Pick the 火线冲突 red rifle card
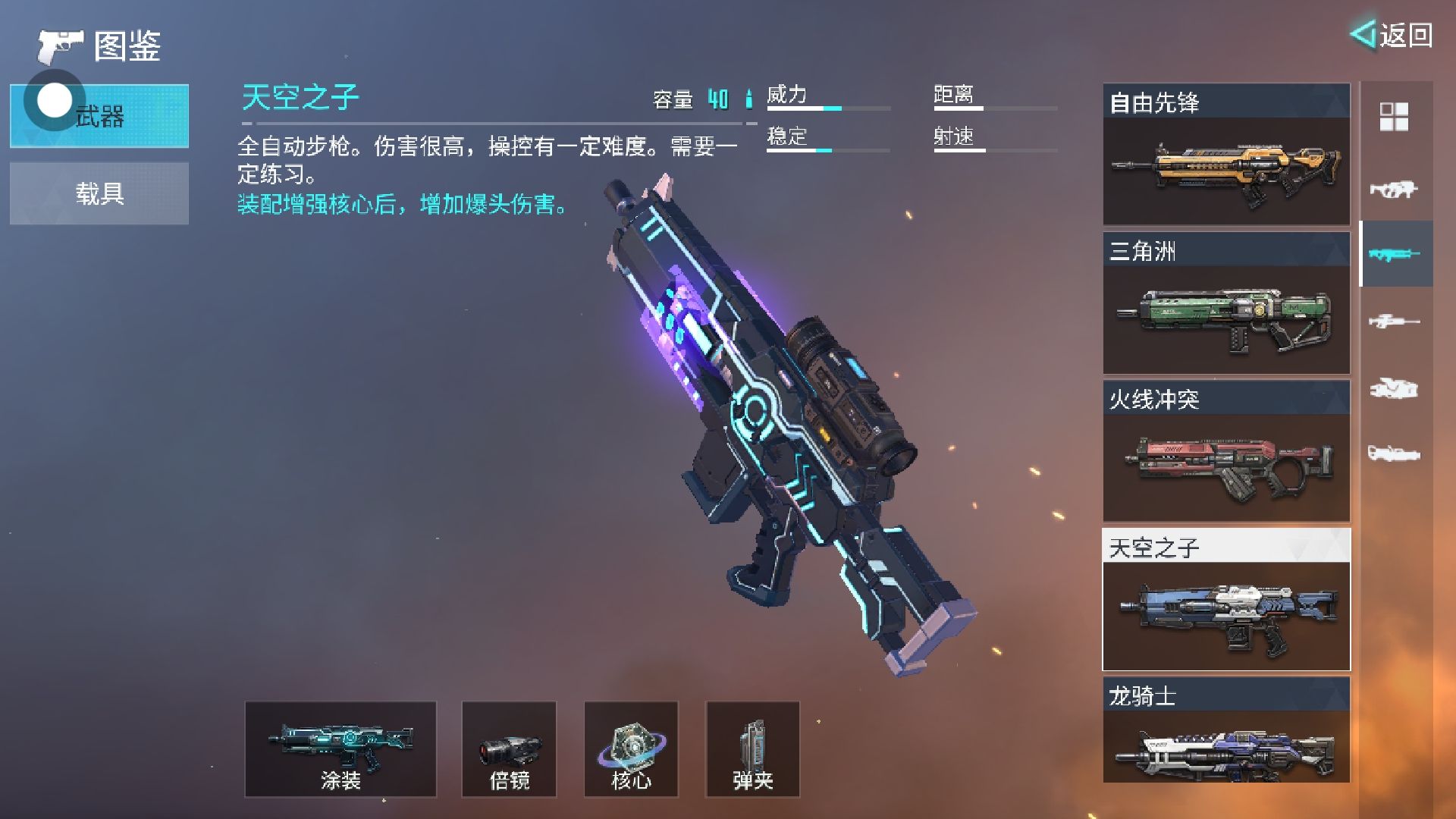Screen dimensions: 1456x819 [x=1225, y=452]
